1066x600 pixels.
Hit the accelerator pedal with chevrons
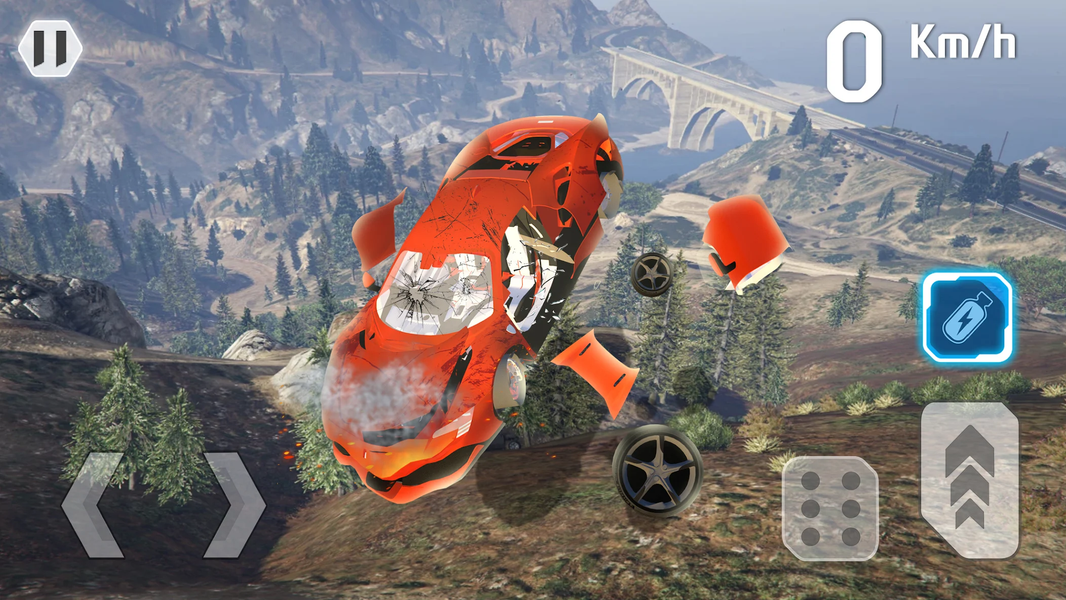pos(969,480)
